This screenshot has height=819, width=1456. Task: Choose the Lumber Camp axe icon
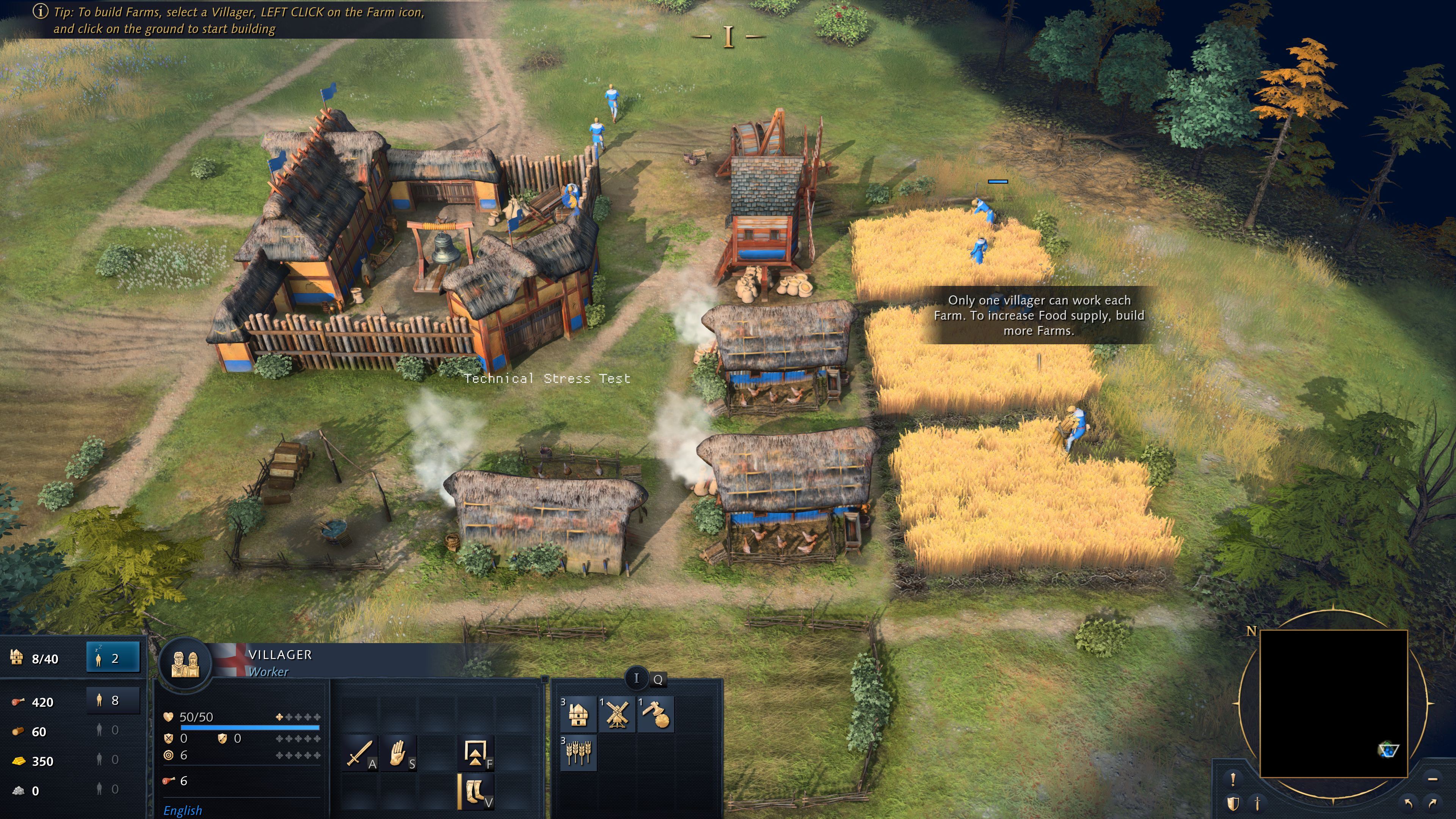656,714
